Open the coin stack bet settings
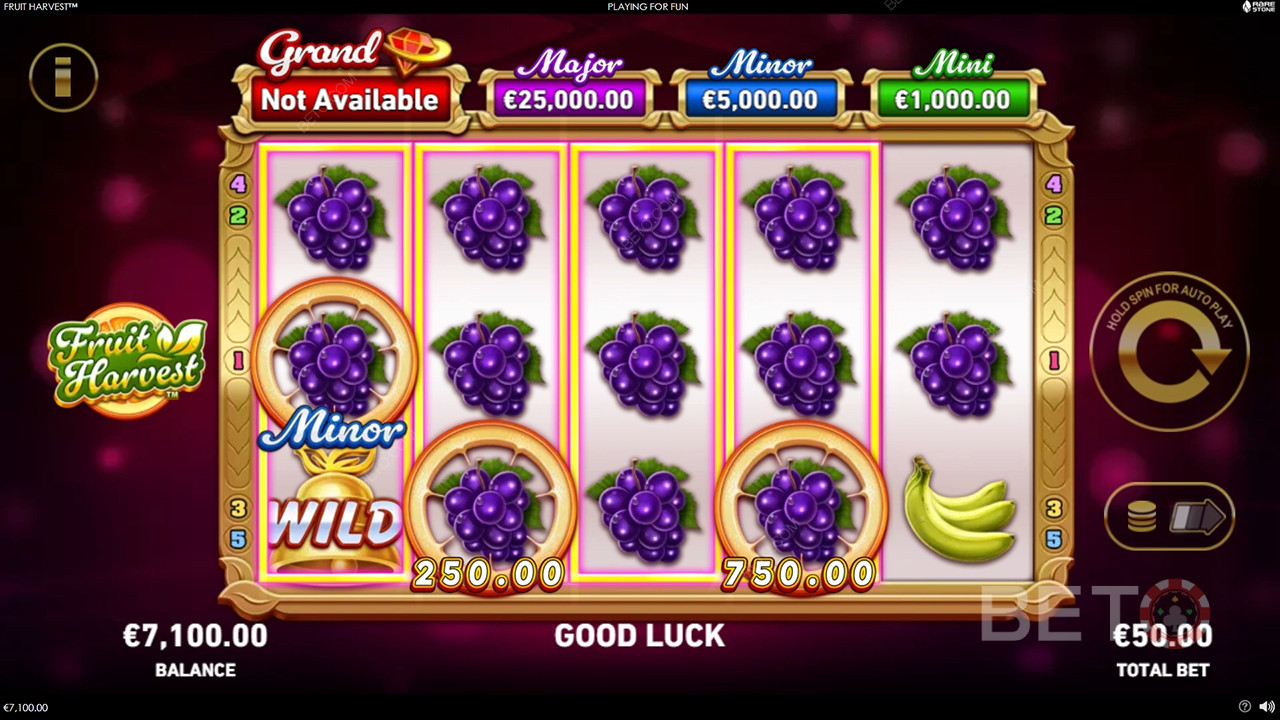The width and height of the screenshot is (1280, 720). pyautogui.click(x=1142, y=517)
